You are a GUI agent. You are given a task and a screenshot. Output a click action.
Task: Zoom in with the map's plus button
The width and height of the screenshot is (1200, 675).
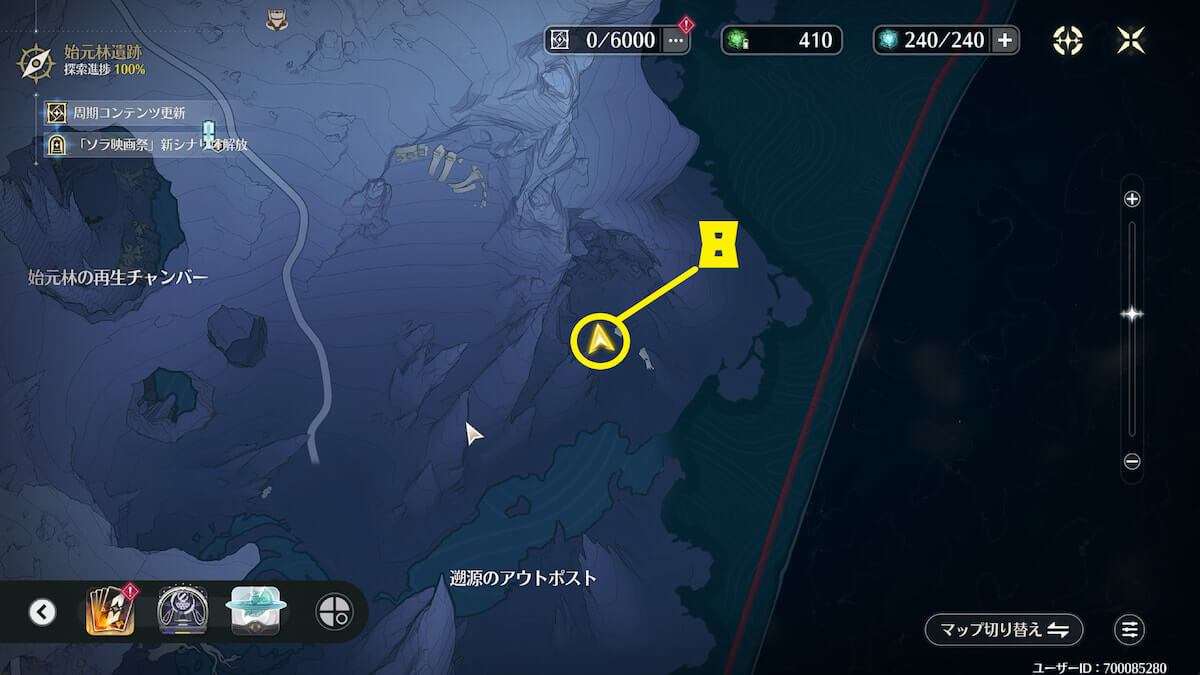click(1132, 199)
